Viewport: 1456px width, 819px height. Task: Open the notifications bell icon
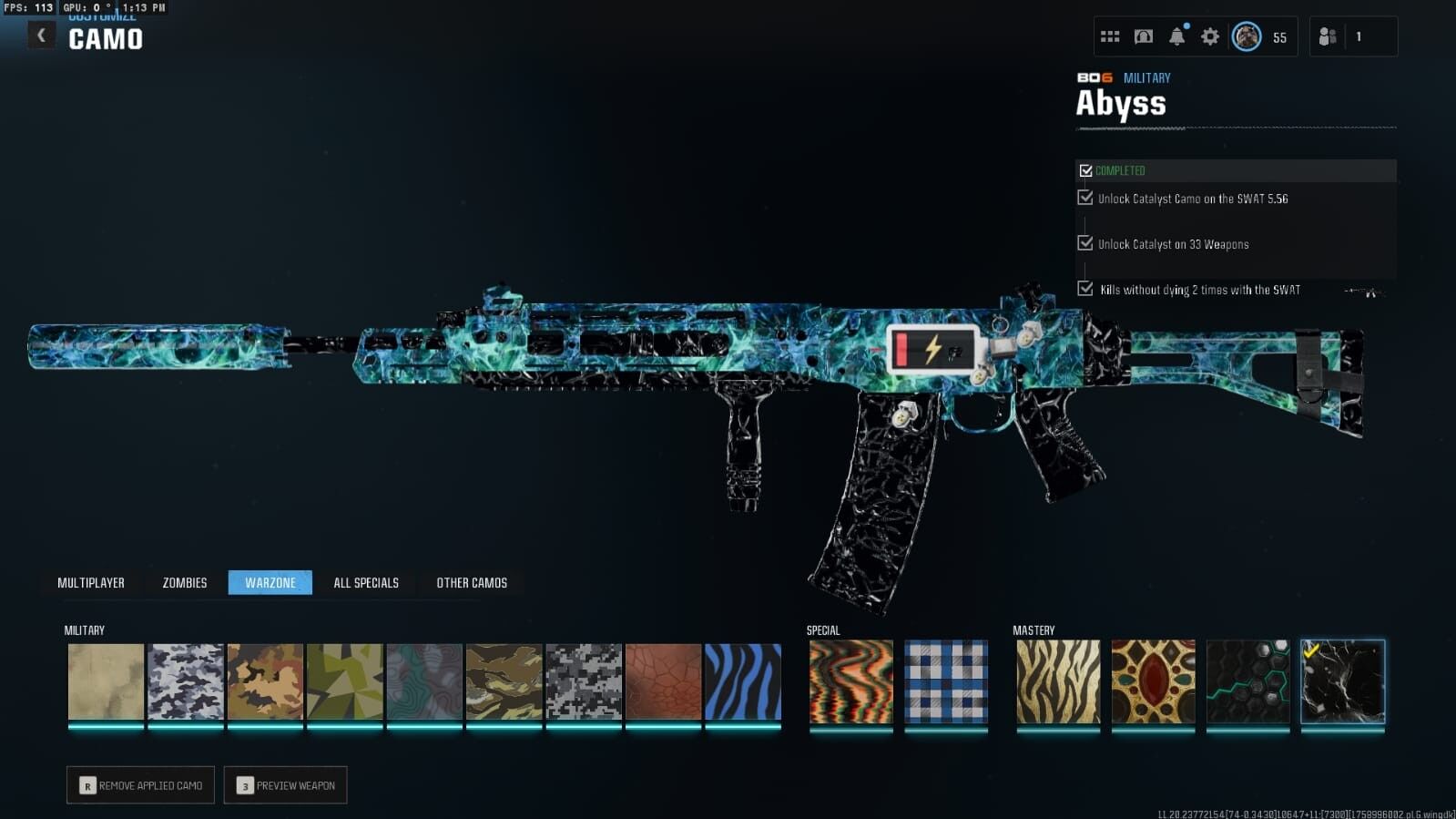pyautogui.click(x=1176, y=36)
